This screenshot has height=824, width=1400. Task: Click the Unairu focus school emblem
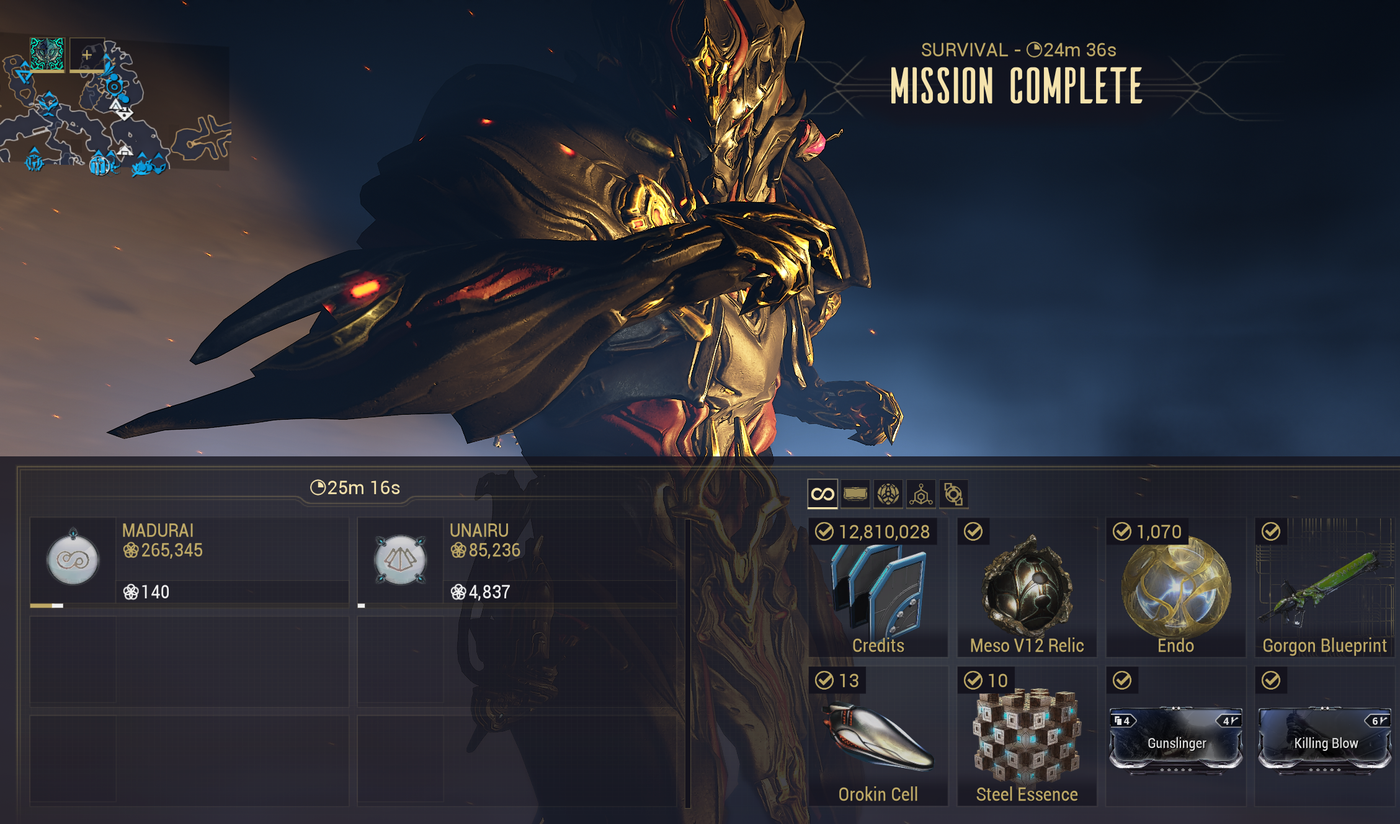tap(399, 560)
